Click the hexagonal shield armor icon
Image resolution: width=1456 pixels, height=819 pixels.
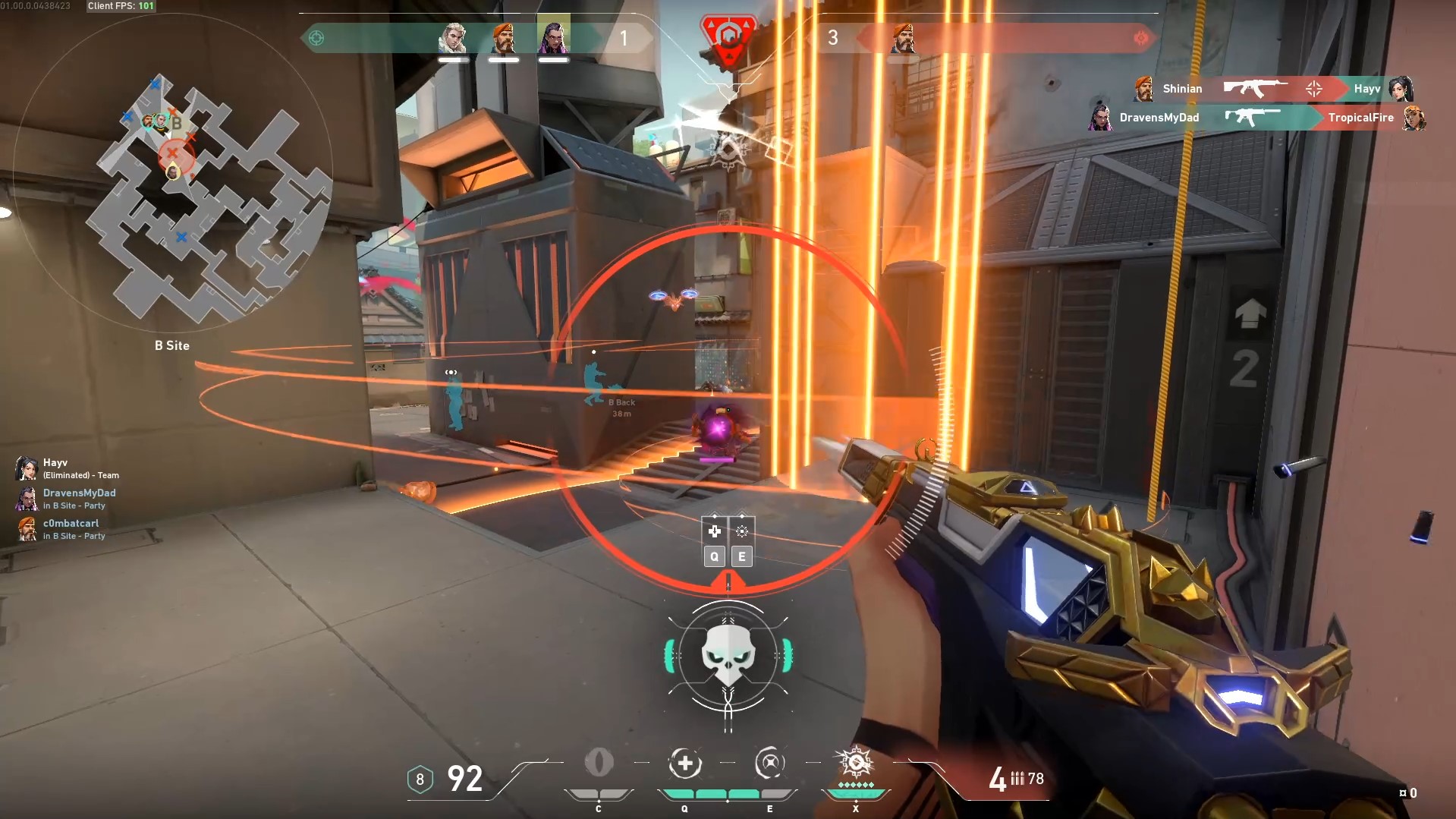[x=420, y=779]
